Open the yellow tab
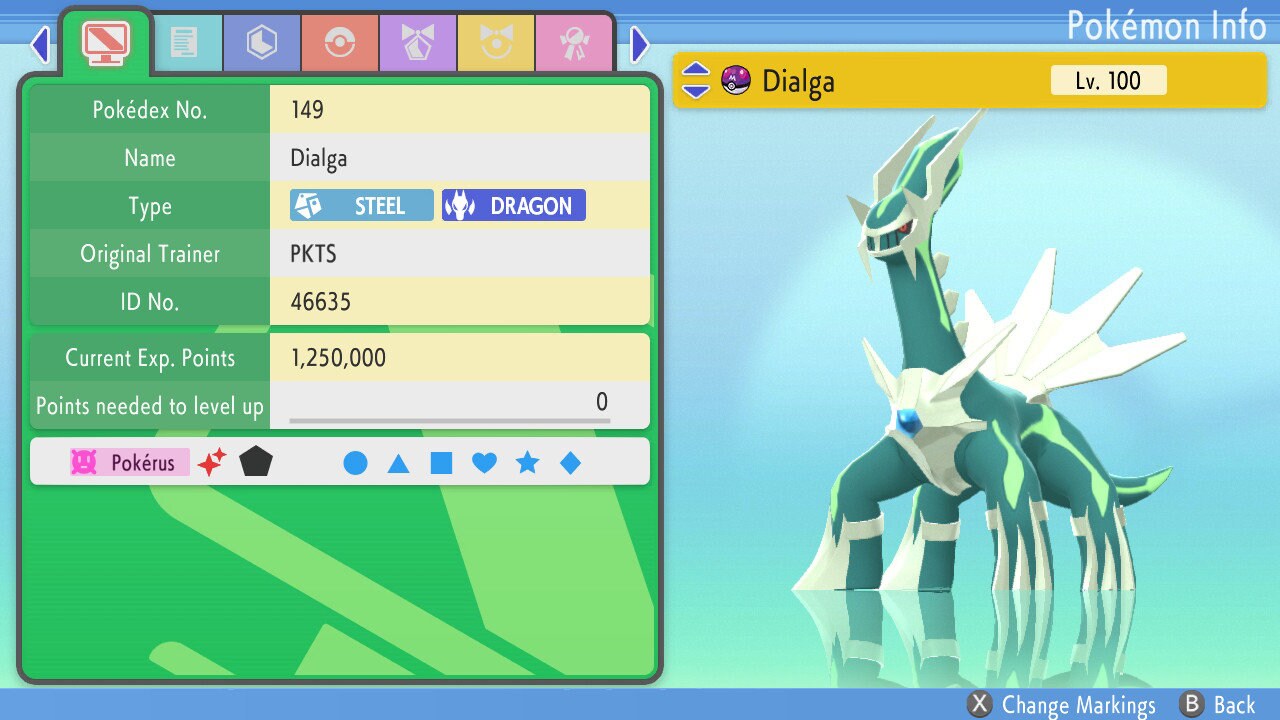The image size is (1280, 720). click(x=496, y=42)
